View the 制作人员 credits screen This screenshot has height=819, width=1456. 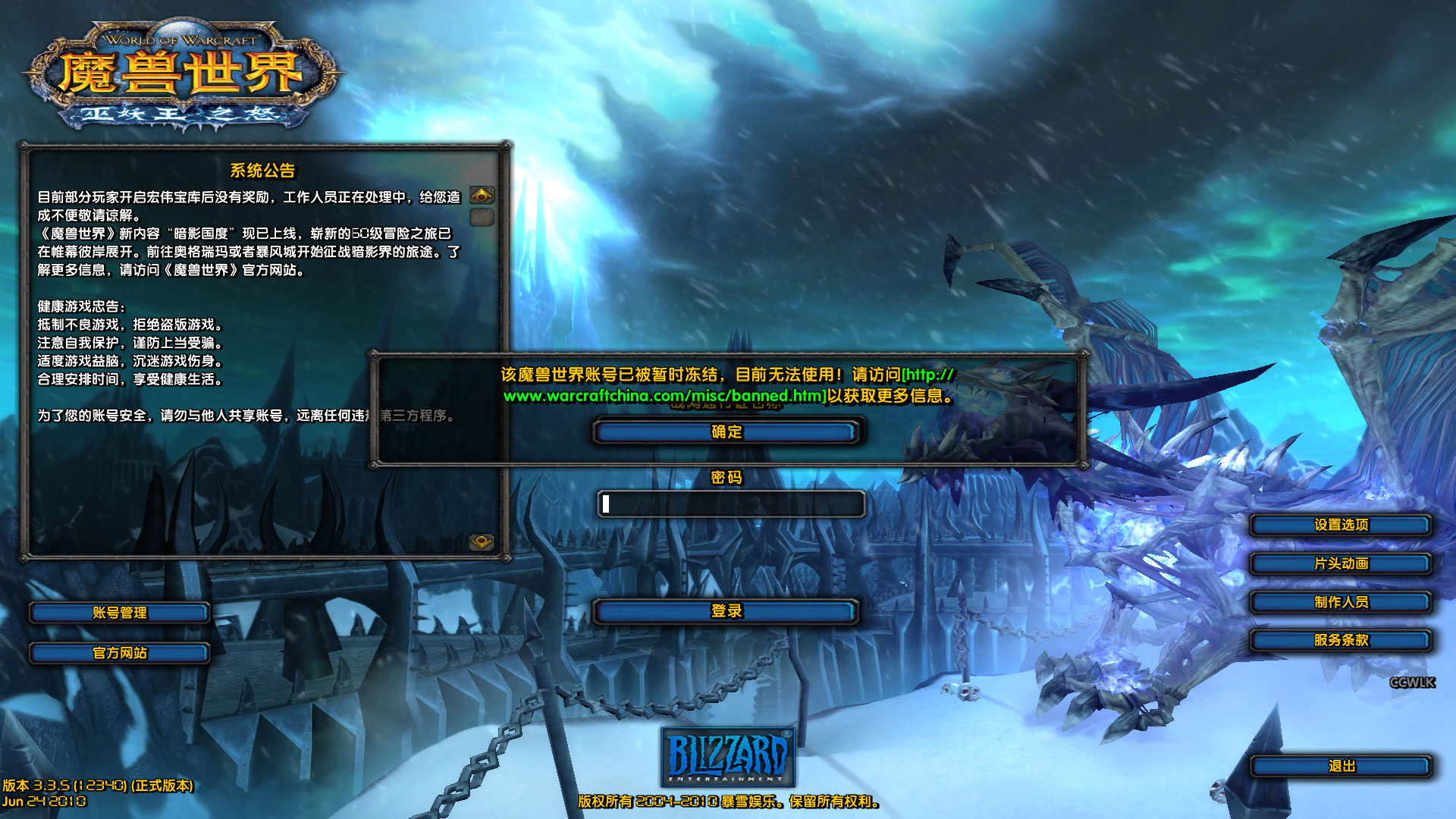(x=1339, y=602)
